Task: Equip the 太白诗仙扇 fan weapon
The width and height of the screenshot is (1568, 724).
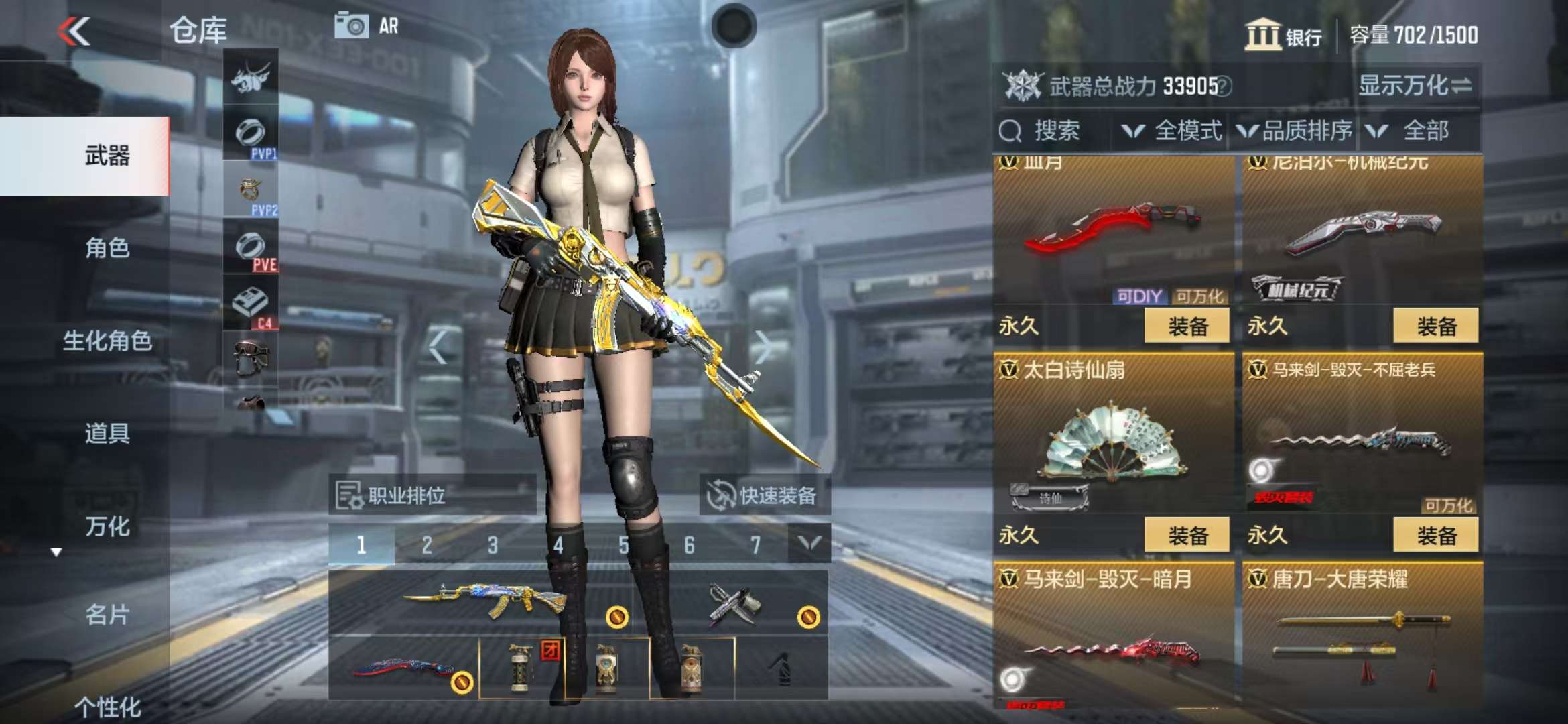Action: (1187, 535)
